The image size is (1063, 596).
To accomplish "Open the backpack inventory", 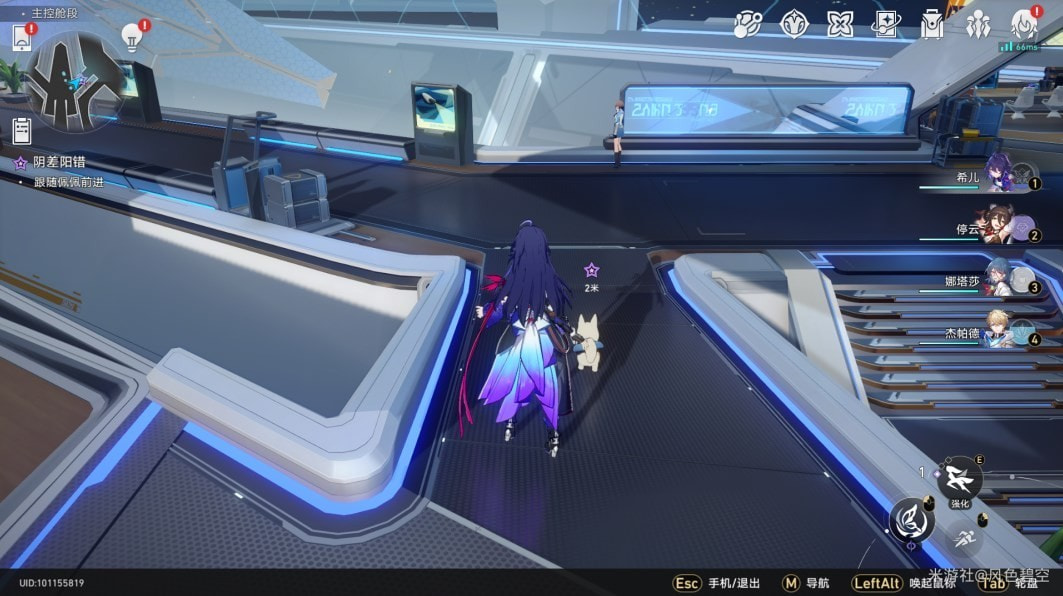I will [932, 25].
